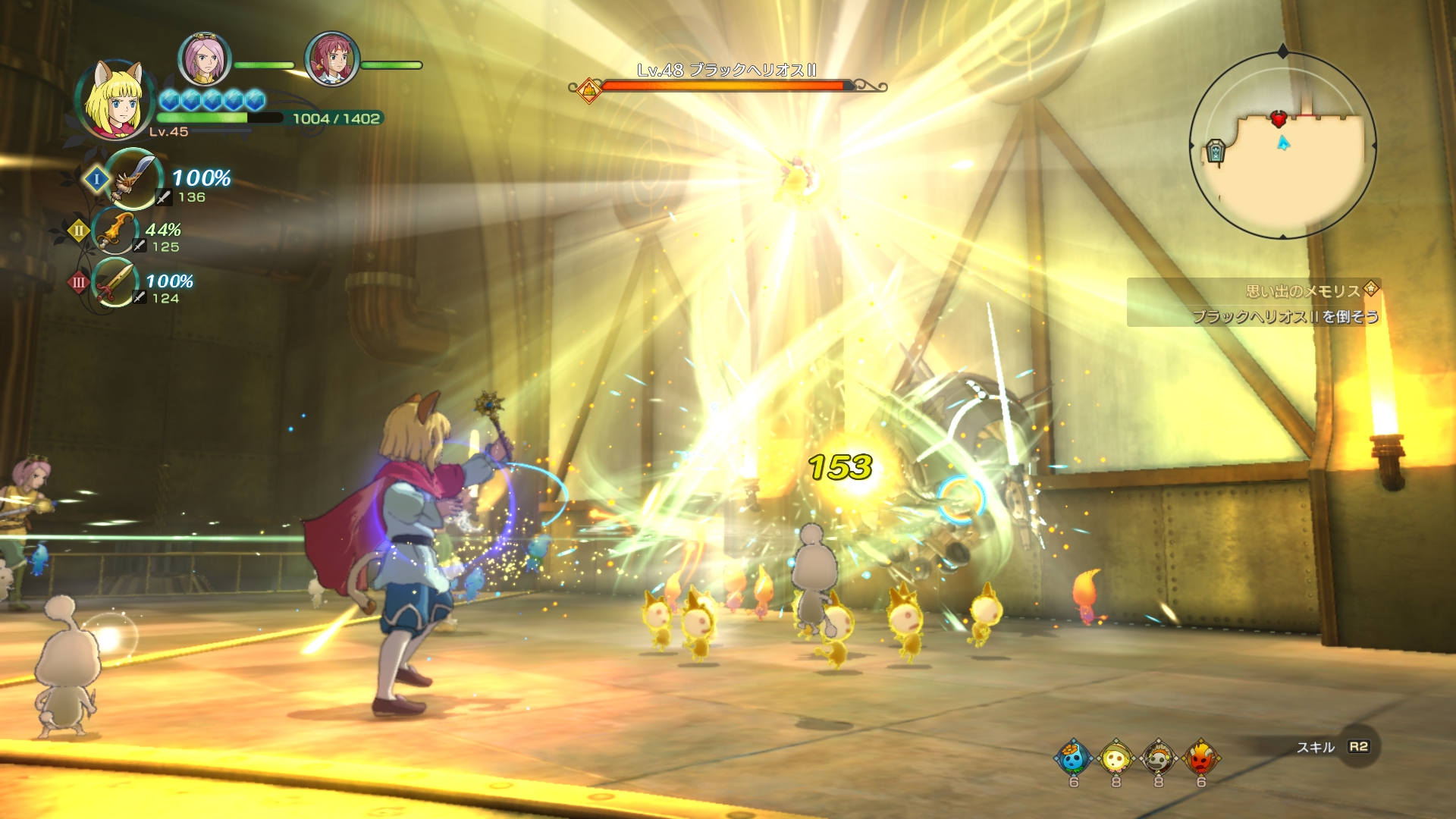This screenshot has width=1456, height=819.
Task: Switch to the red-haired party member portrait
Action: [331, 59]
